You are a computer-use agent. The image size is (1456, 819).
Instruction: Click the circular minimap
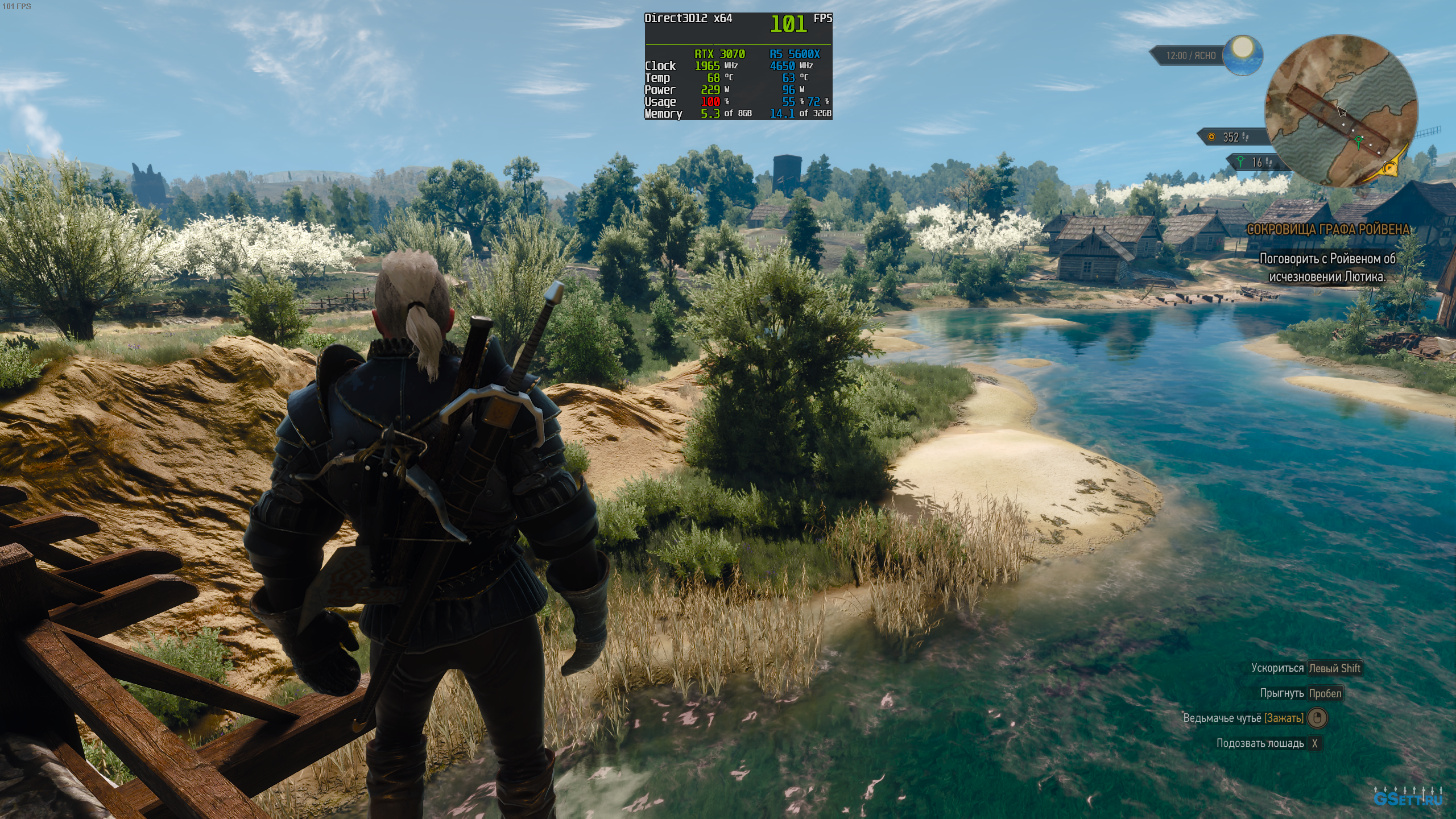click(1341, 111)
